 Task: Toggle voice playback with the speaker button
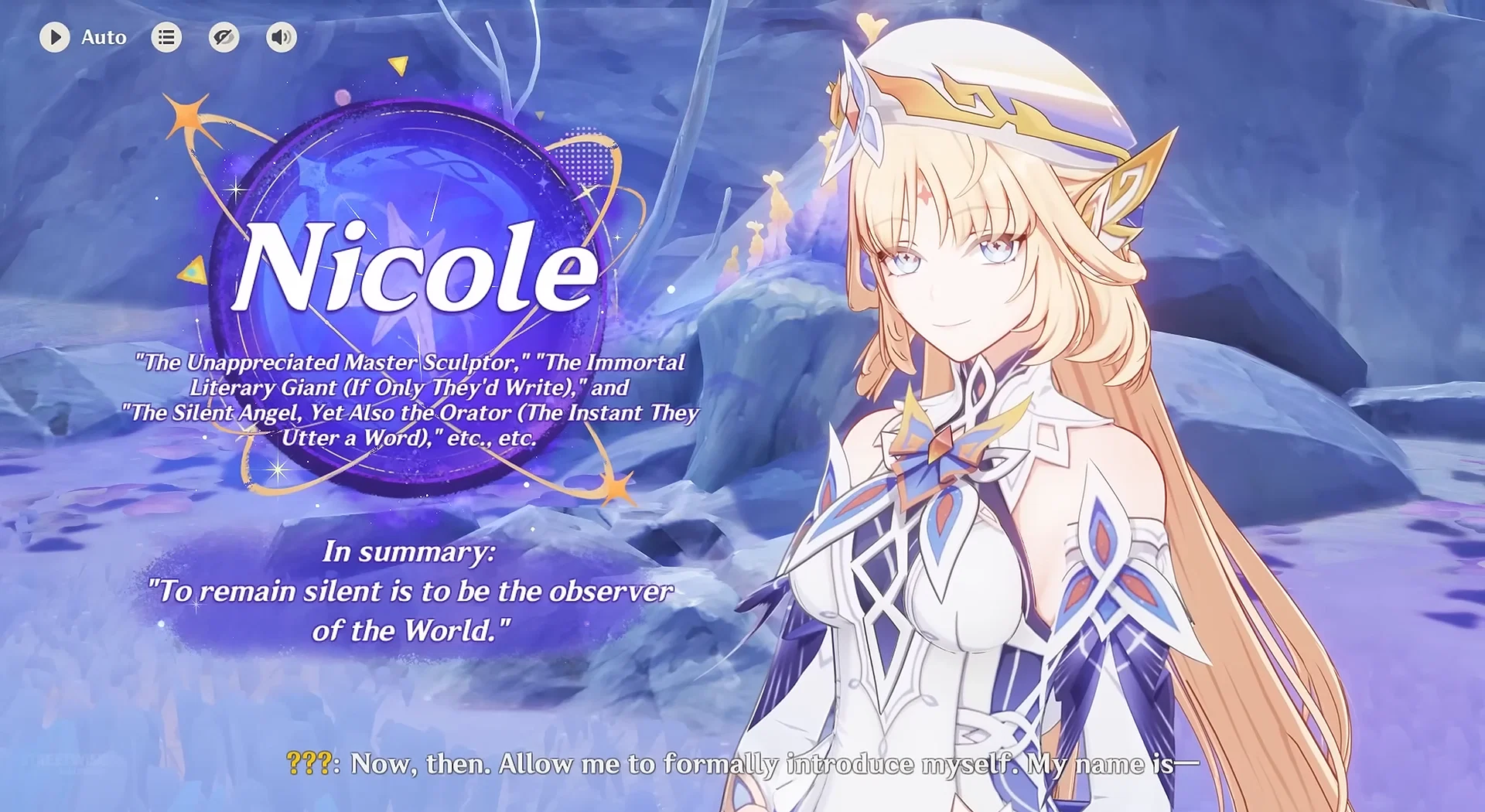click(x=281, y=36)
